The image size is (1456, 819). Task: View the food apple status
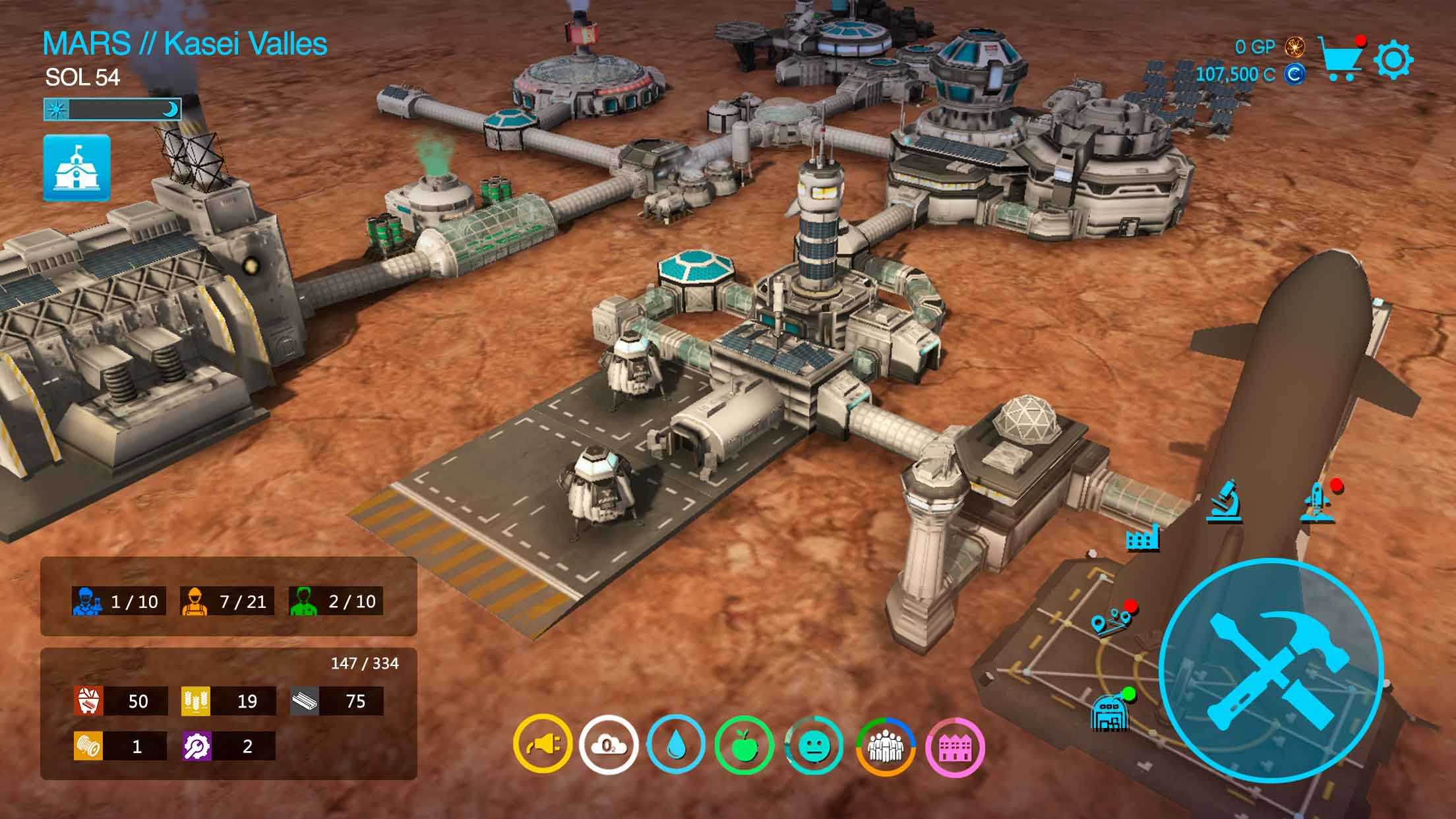tap(744, 746)
